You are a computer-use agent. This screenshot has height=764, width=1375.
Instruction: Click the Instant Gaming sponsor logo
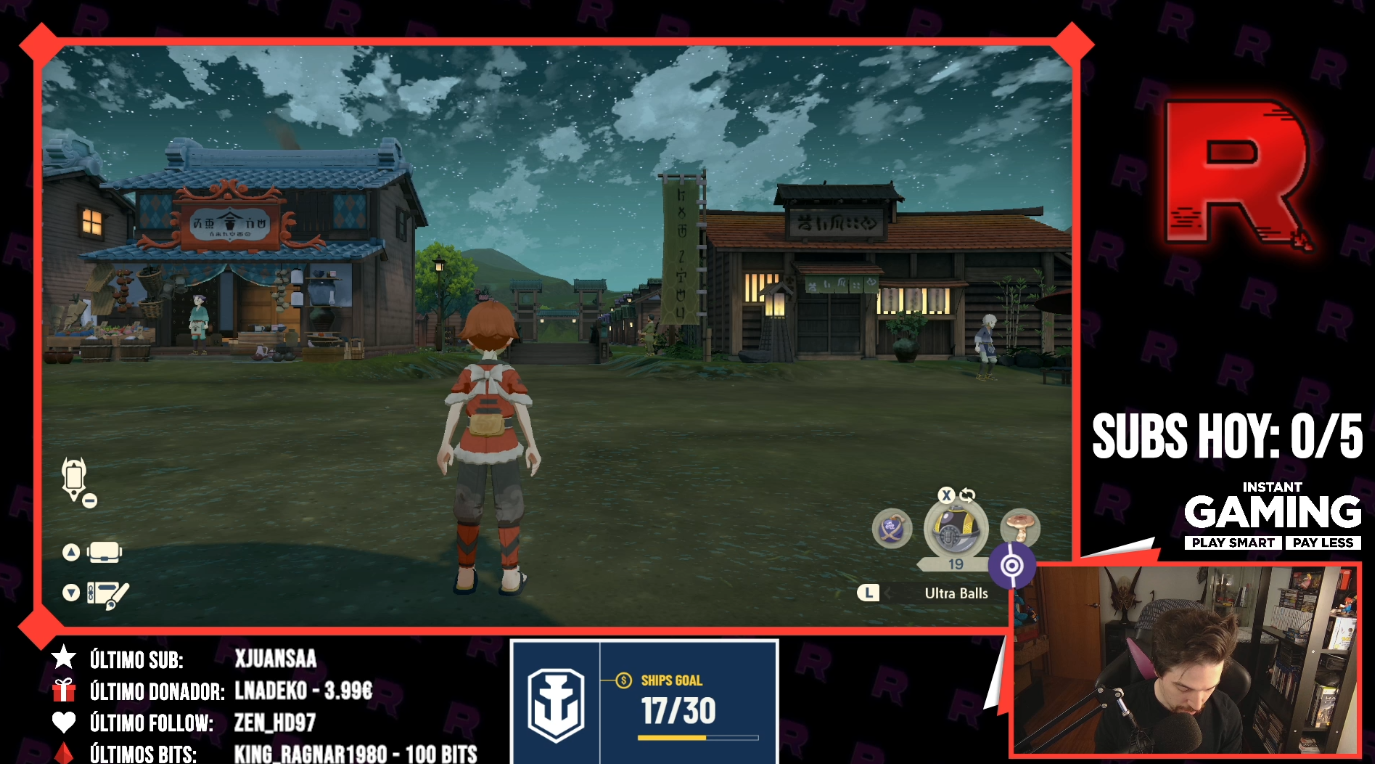(1272, 516)
